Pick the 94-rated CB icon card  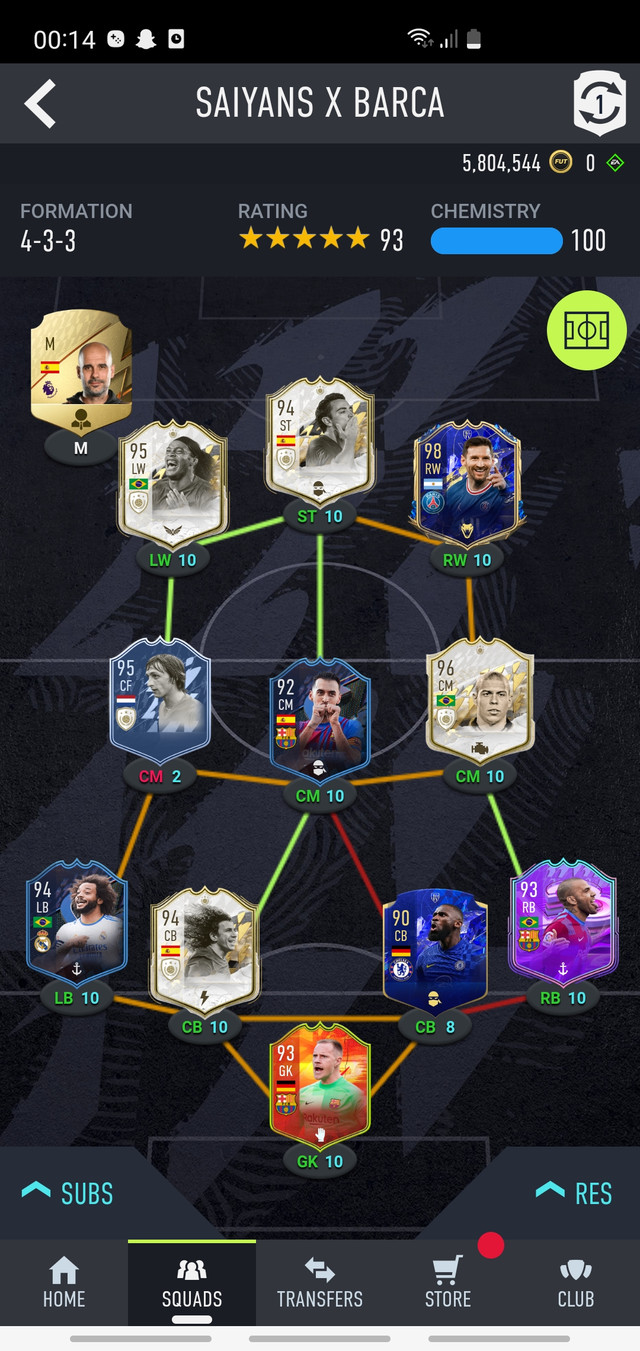[205, 948]
